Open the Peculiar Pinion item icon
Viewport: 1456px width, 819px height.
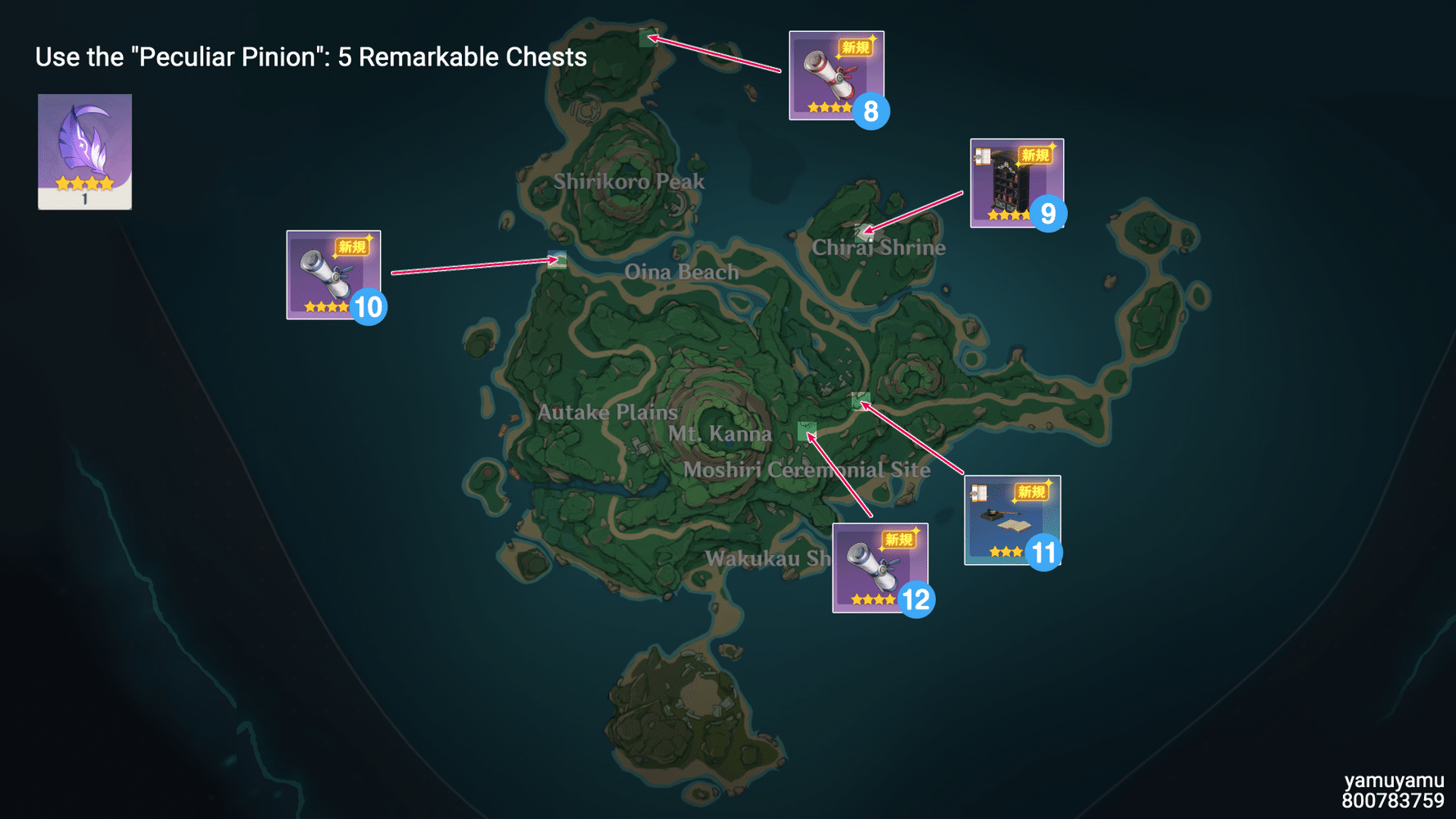(84, 147)
